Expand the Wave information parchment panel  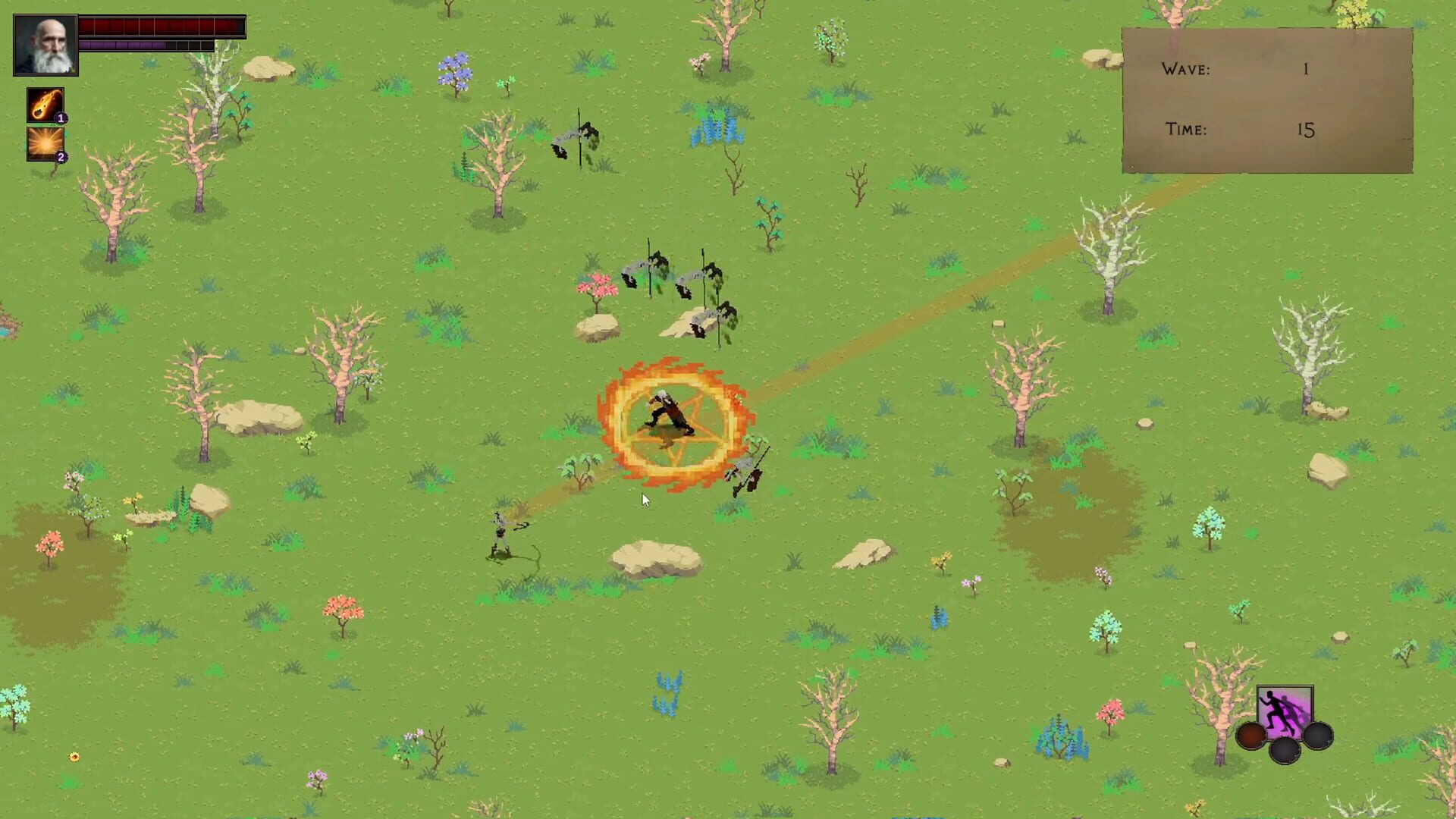[1266, 99]
